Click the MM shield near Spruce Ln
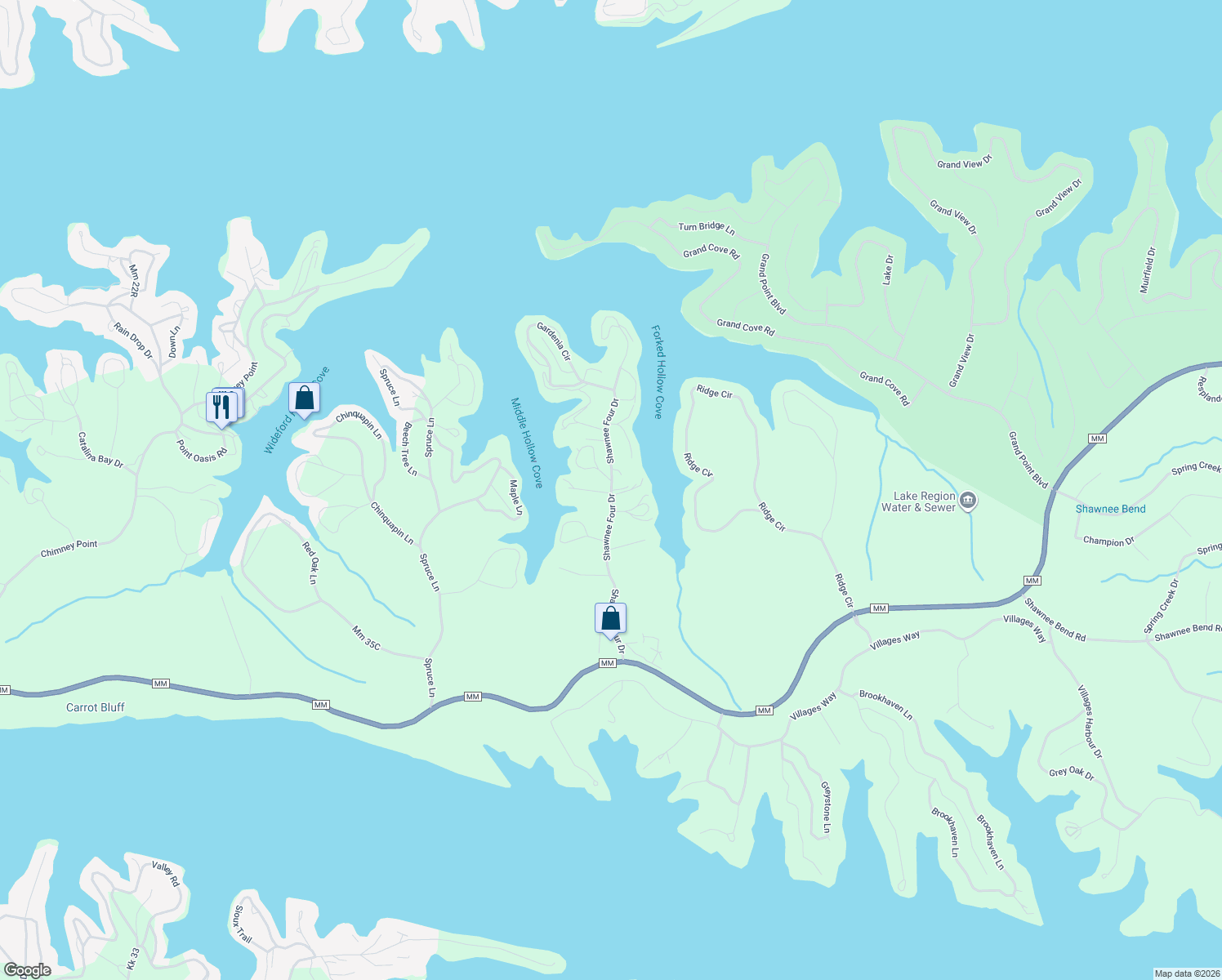The height and width of the screenshot is (980, 1222). [x=473, y=696]
